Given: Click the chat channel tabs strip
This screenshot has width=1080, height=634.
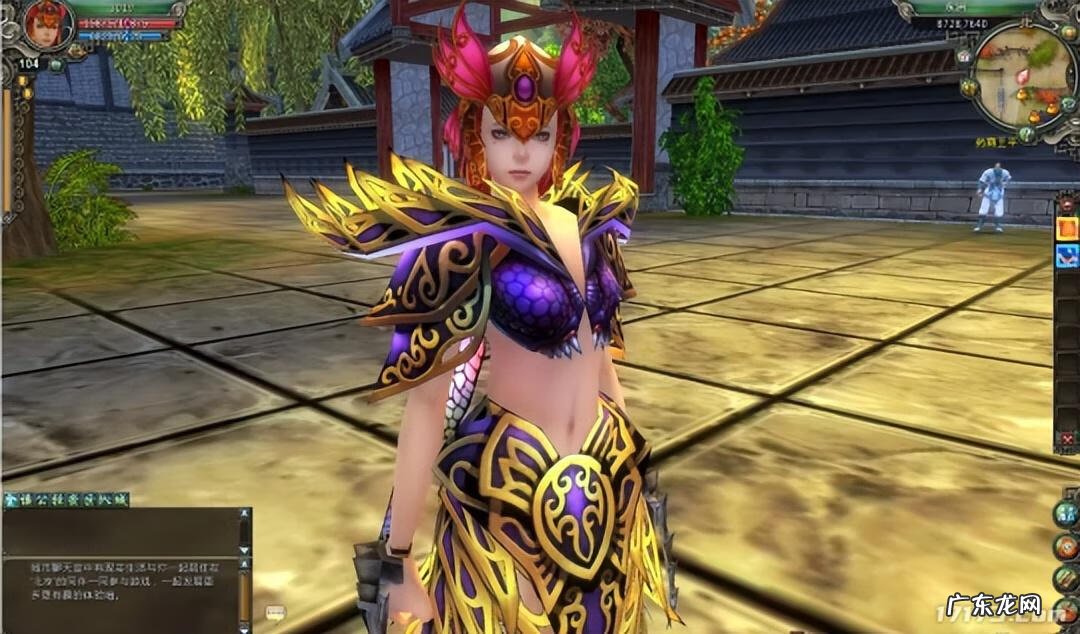Looking at the screenshot, I should point(66,499).
